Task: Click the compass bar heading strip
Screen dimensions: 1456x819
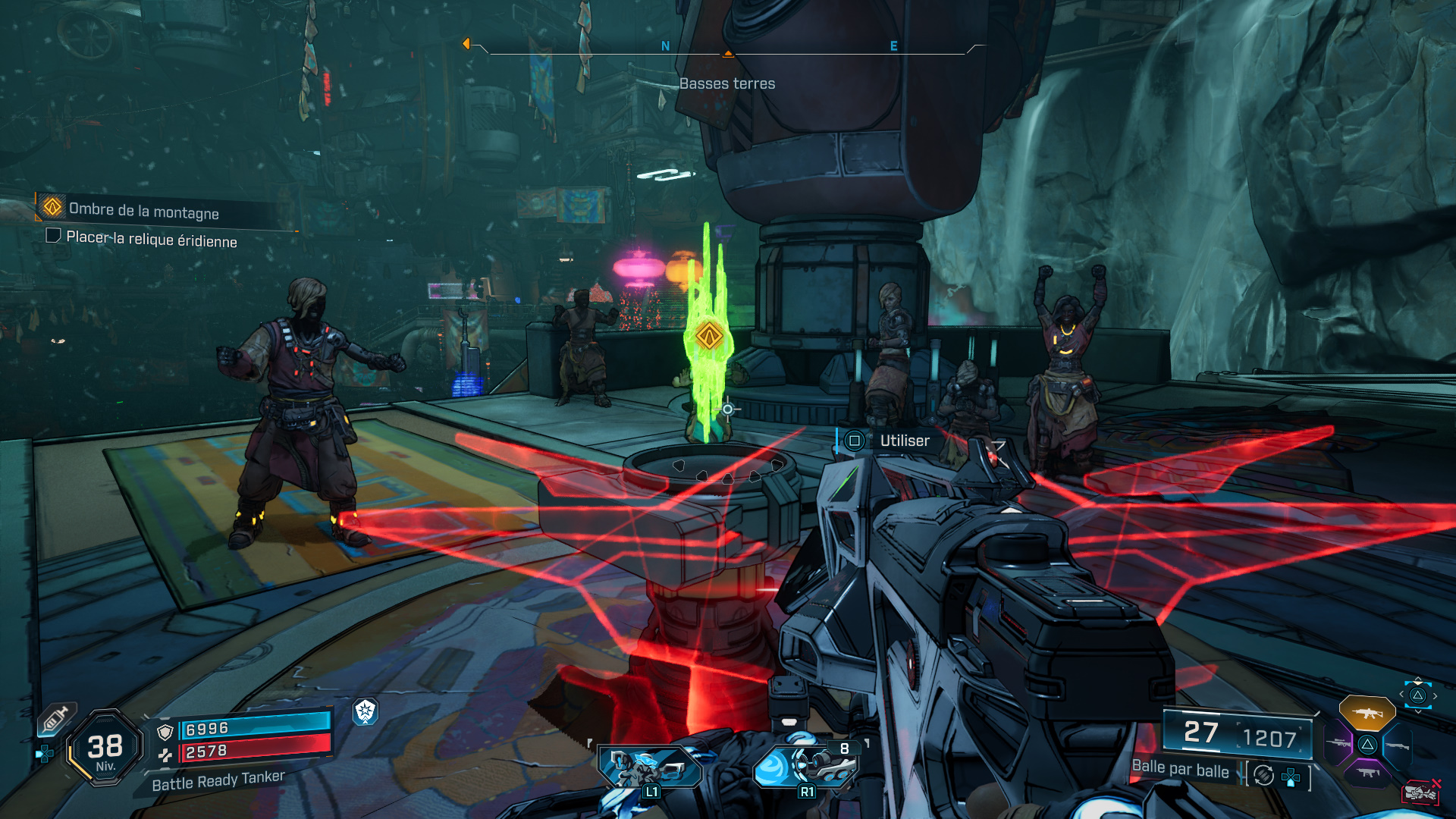Action: [x=727, y=50]
